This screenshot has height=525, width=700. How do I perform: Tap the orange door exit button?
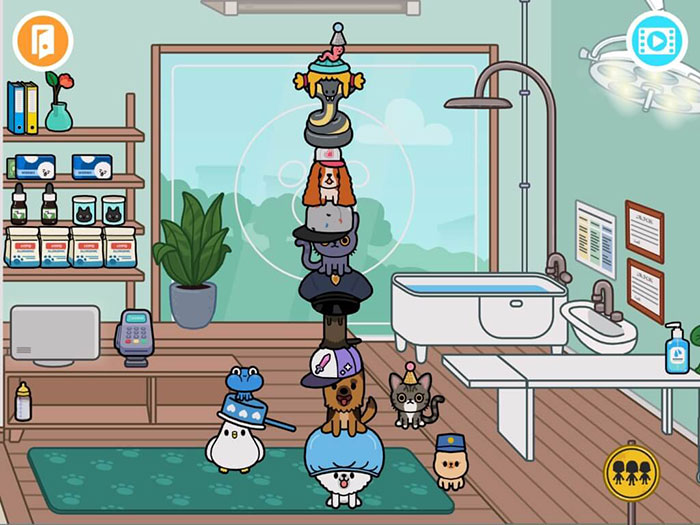point(42,40)
